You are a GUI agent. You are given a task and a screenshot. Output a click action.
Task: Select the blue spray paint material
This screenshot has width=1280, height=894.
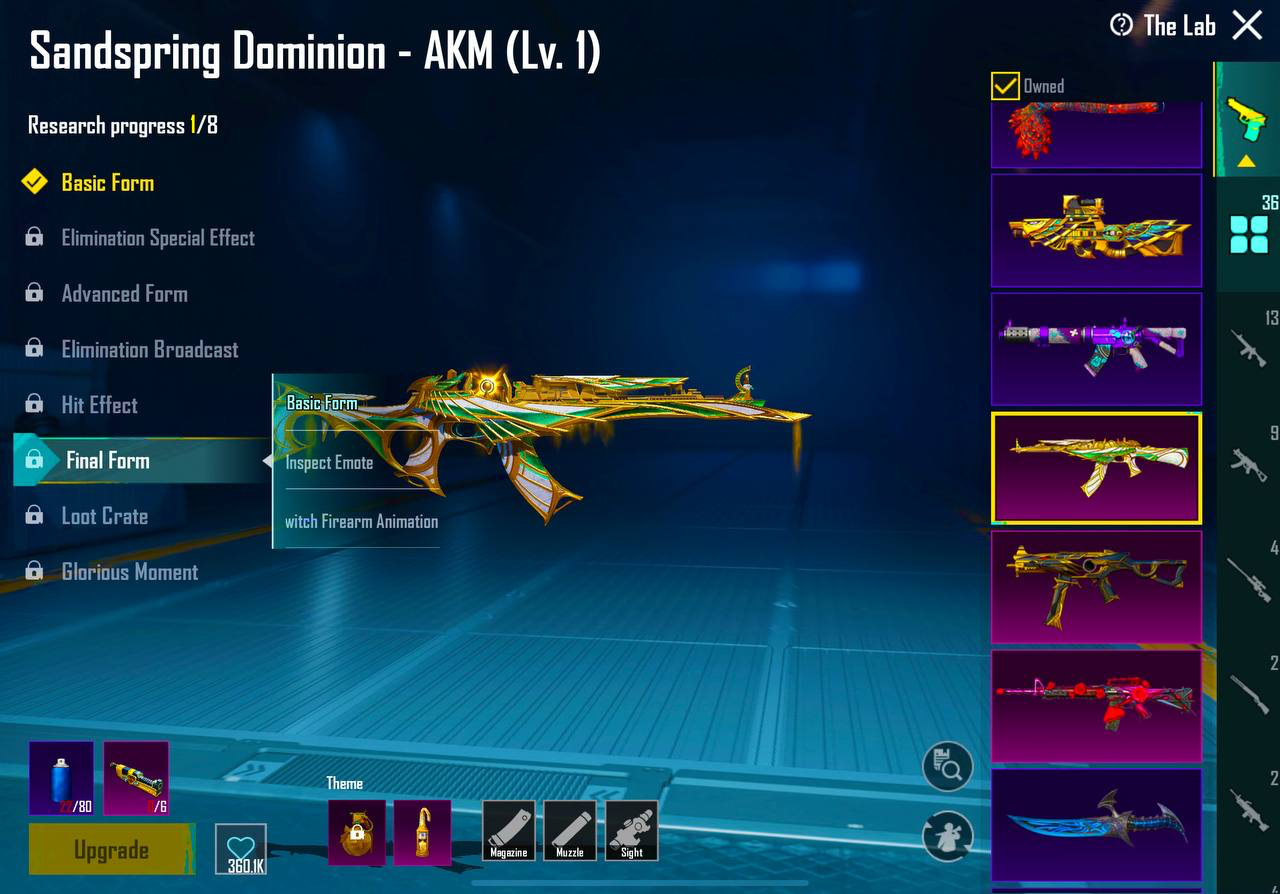click(60, 778)
